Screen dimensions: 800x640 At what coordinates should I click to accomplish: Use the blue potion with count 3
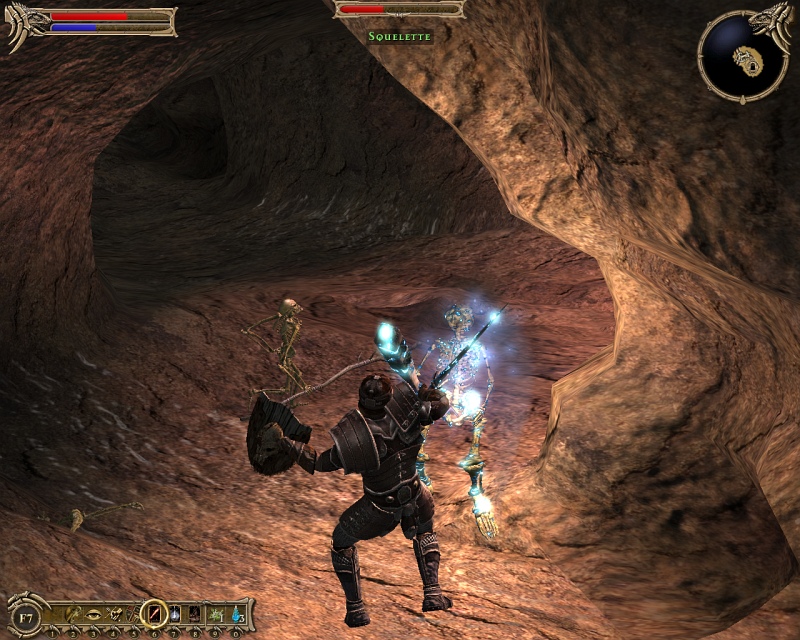[237, 613]
